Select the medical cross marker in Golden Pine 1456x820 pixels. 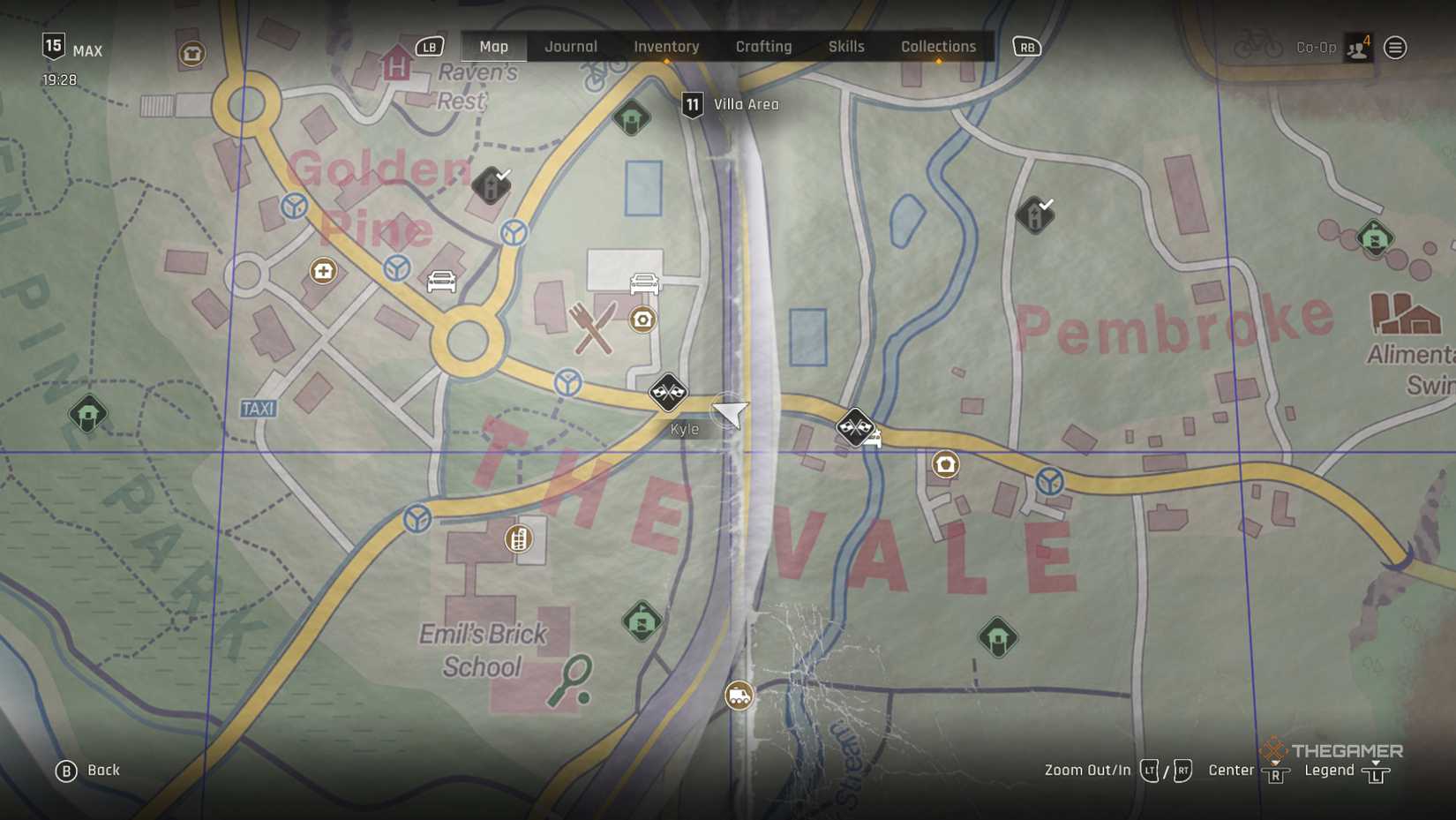click(x=323, y=271)
